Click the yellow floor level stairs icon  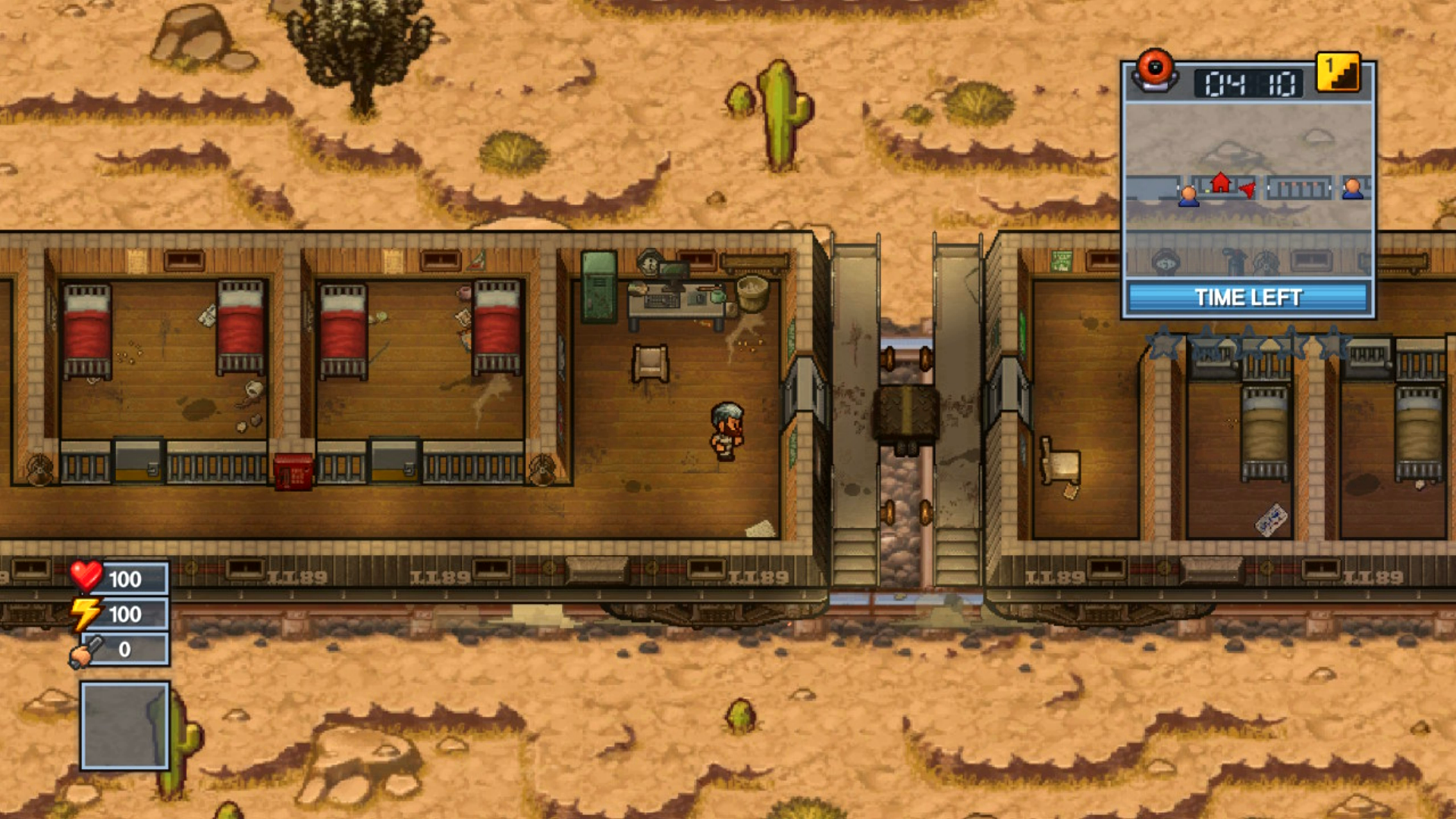(1338, 73)
